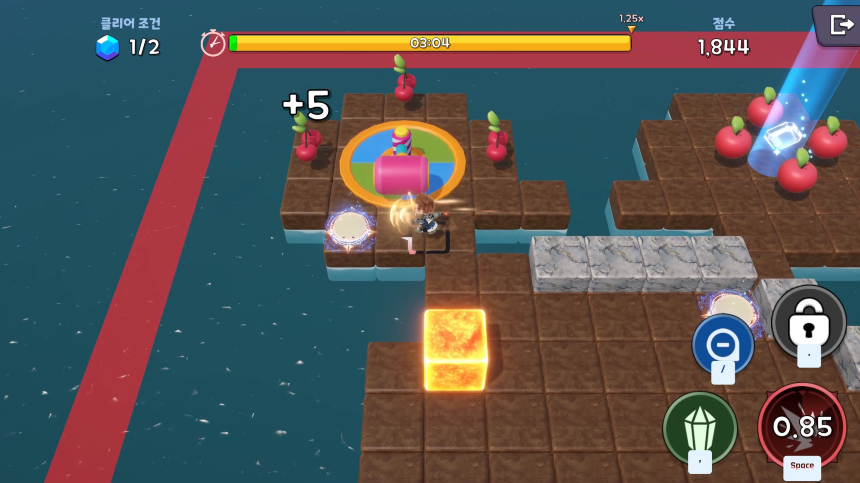The width and height of the screenshot is (860, 483).
Task: Trigger the red attack button on cooldown
Action: [802, 427]
